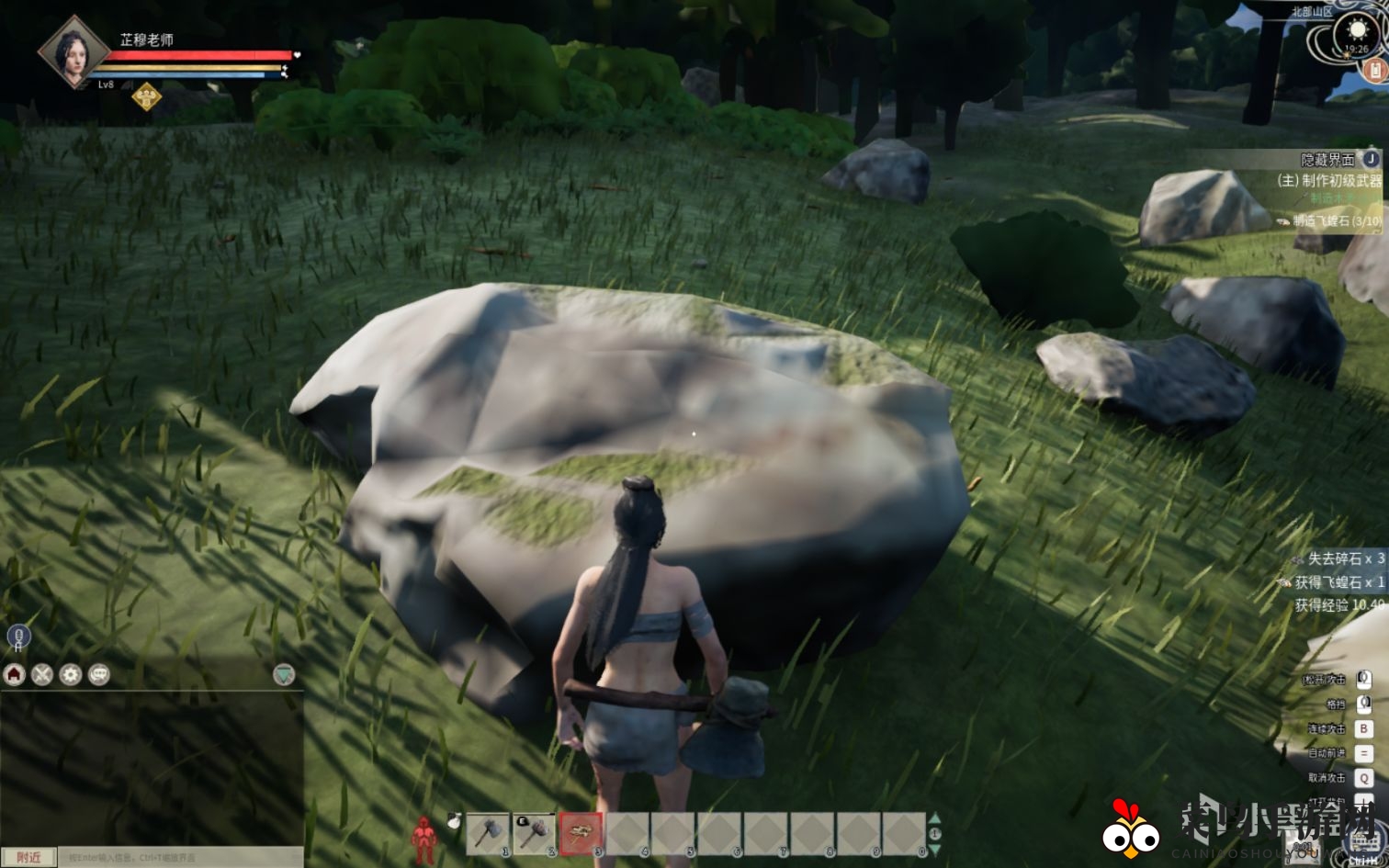1389x868 pixels.
Task: Switch hotbar page with the up arrow
Action: (x=935, y=819)
